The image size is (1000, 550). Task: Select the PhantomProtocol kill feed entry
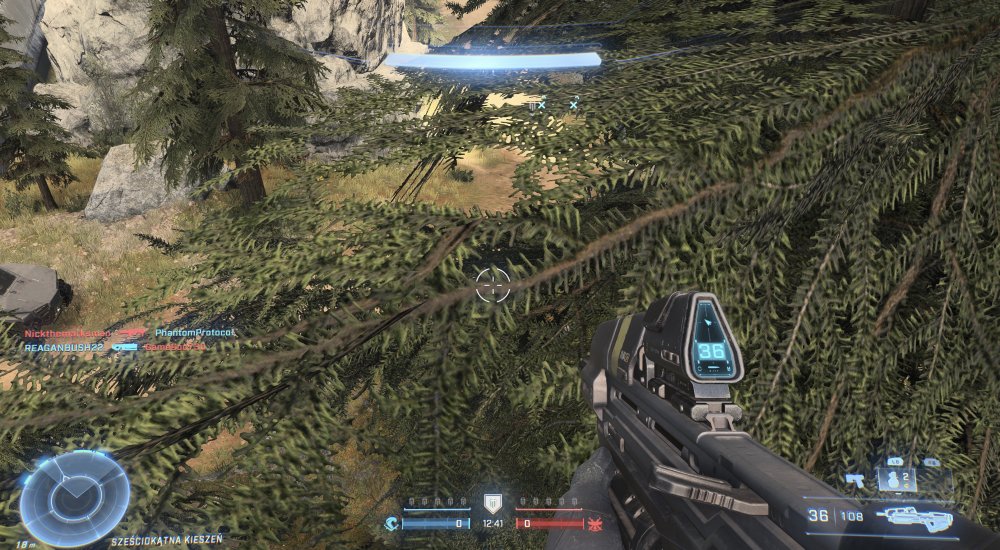tap(194, 332)
